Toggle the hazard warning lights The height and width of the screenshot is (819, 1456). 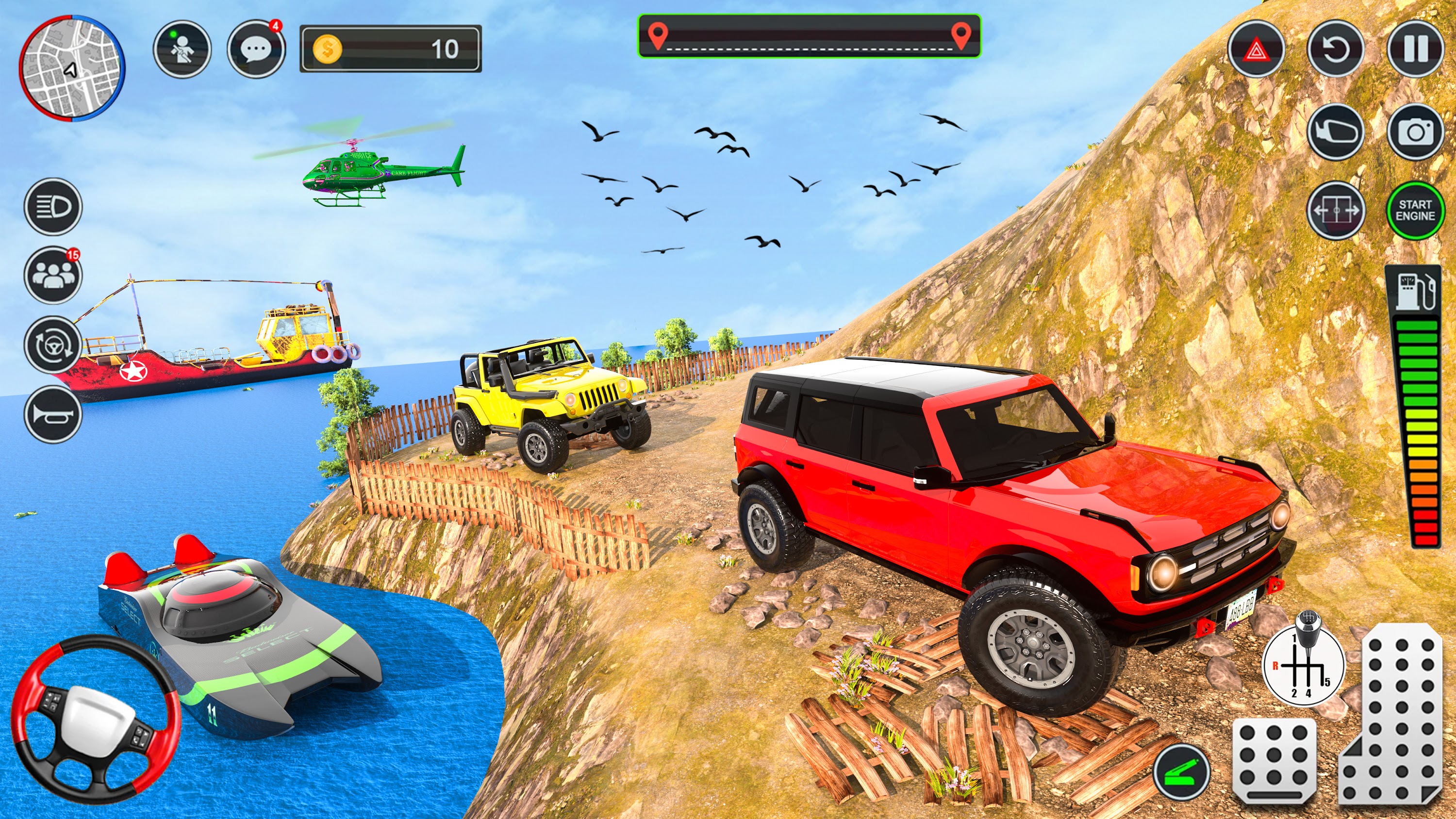[x=1257, y=48]
